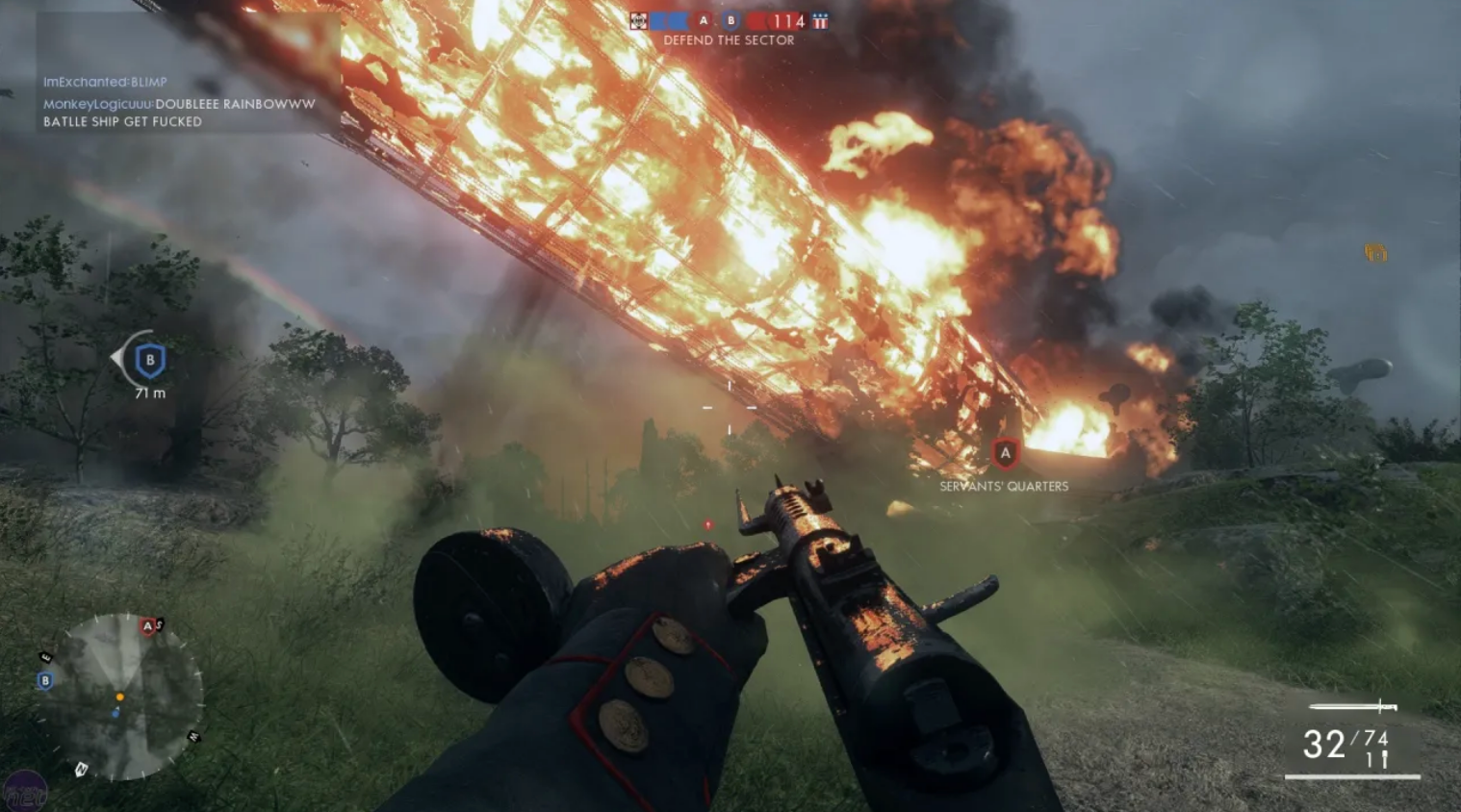
Task: Click the grenade indicator near the crosshair
Action: click(x=709, y=524)
